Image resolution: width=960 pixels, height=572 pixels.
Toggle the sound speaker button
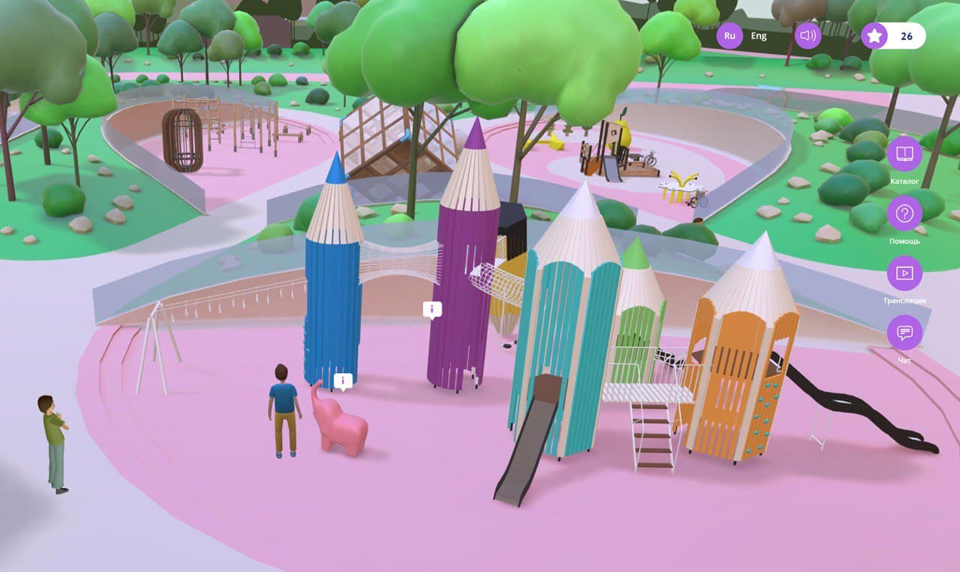point(808,36)
